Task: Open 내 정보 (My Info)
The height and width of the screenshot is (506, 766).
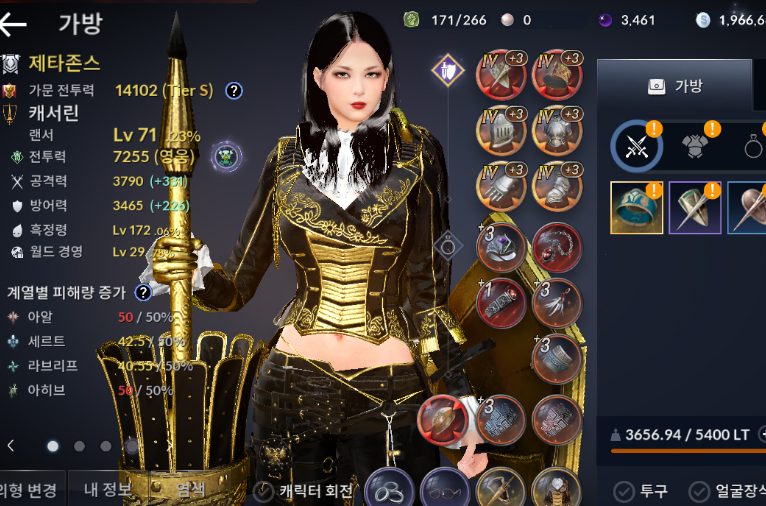Action: coord(105,490)
